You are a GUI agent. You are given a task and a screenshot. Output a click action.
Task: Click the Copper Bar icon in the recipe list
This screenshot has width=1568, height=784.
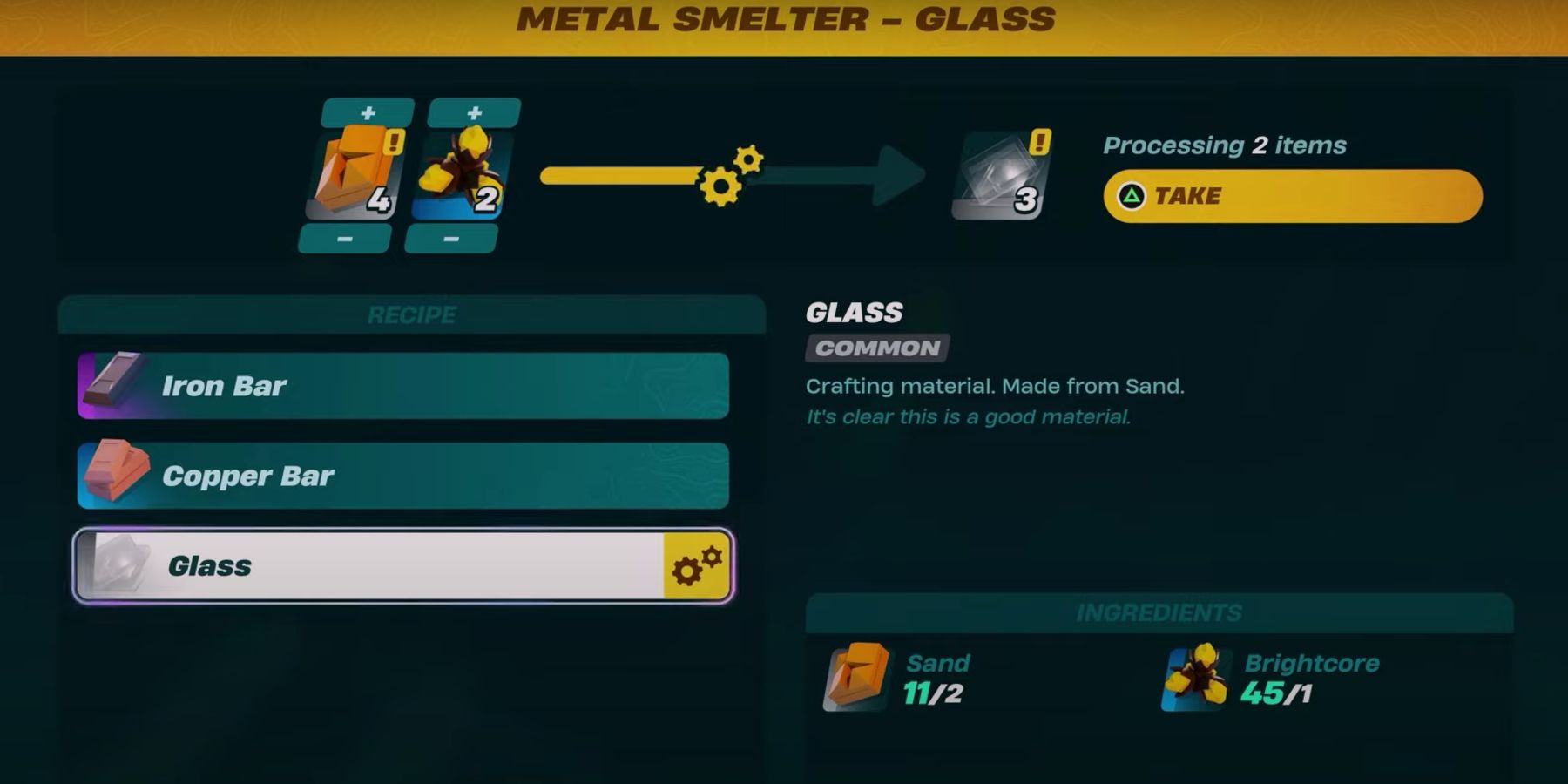pos(113,475)
